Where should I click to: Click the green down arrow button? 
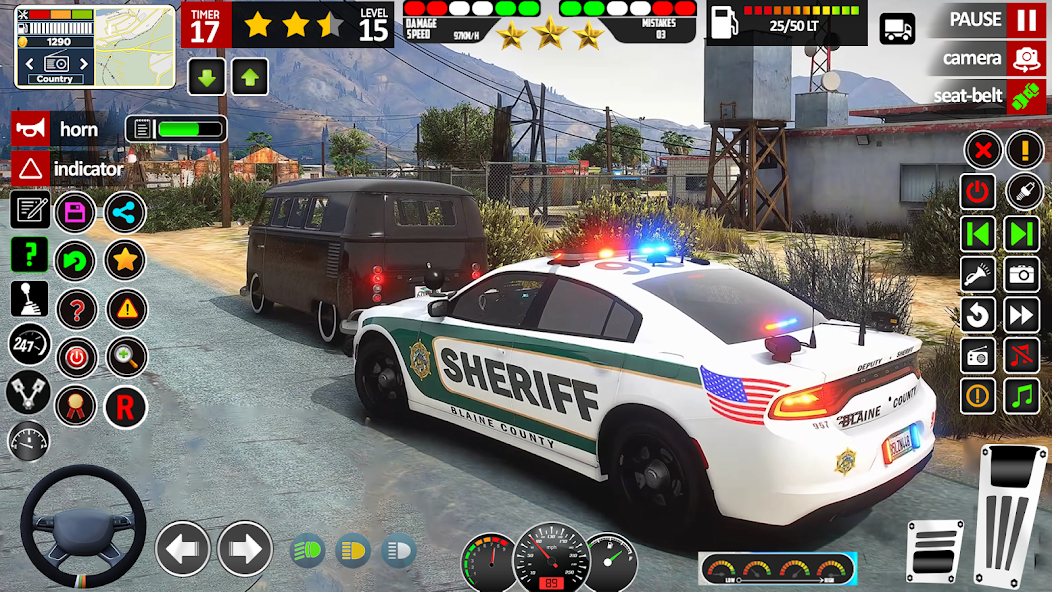pyautogui.click(x=206, y=77)
